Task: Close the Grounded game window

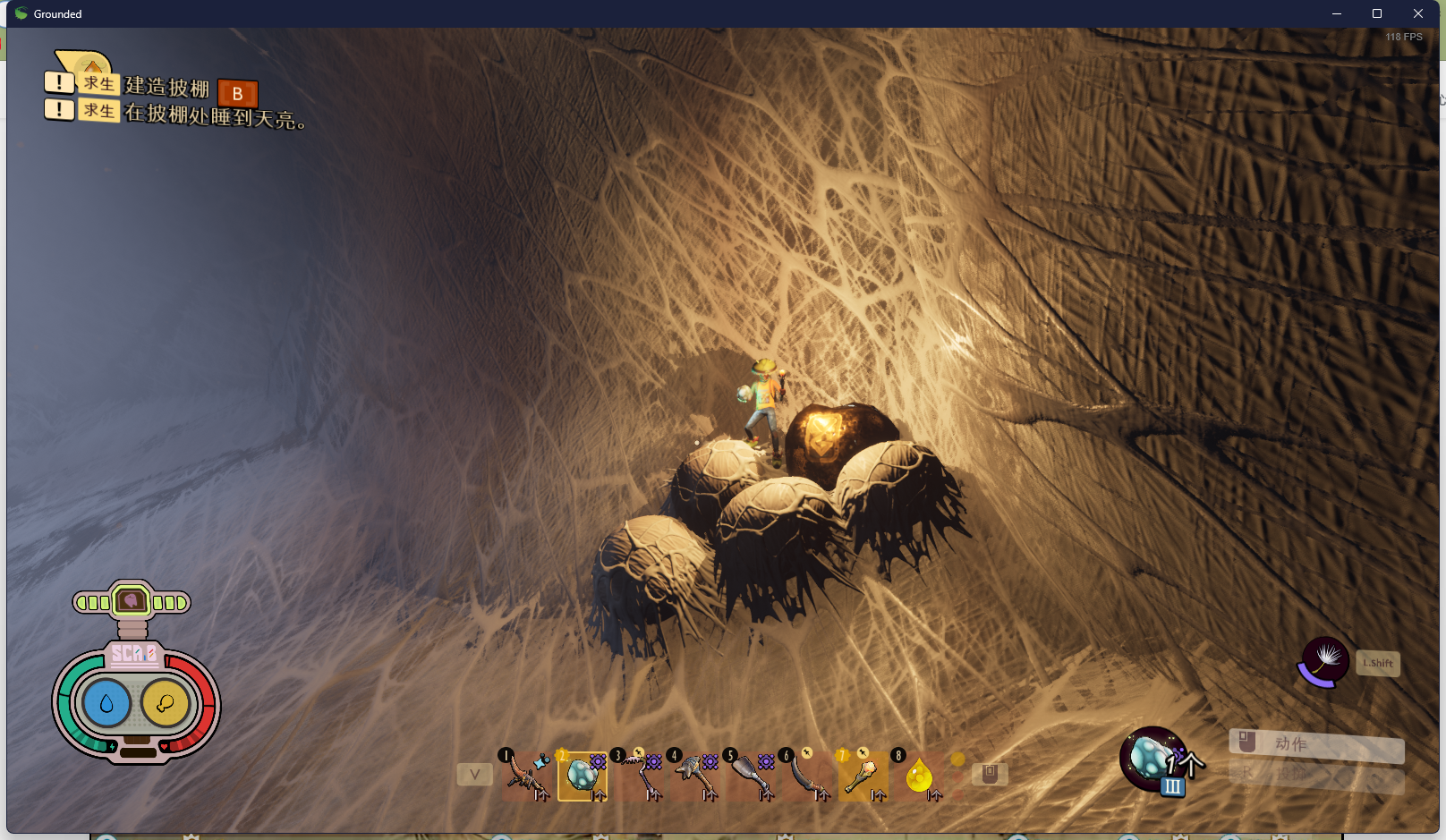Action: point(1418,13)
